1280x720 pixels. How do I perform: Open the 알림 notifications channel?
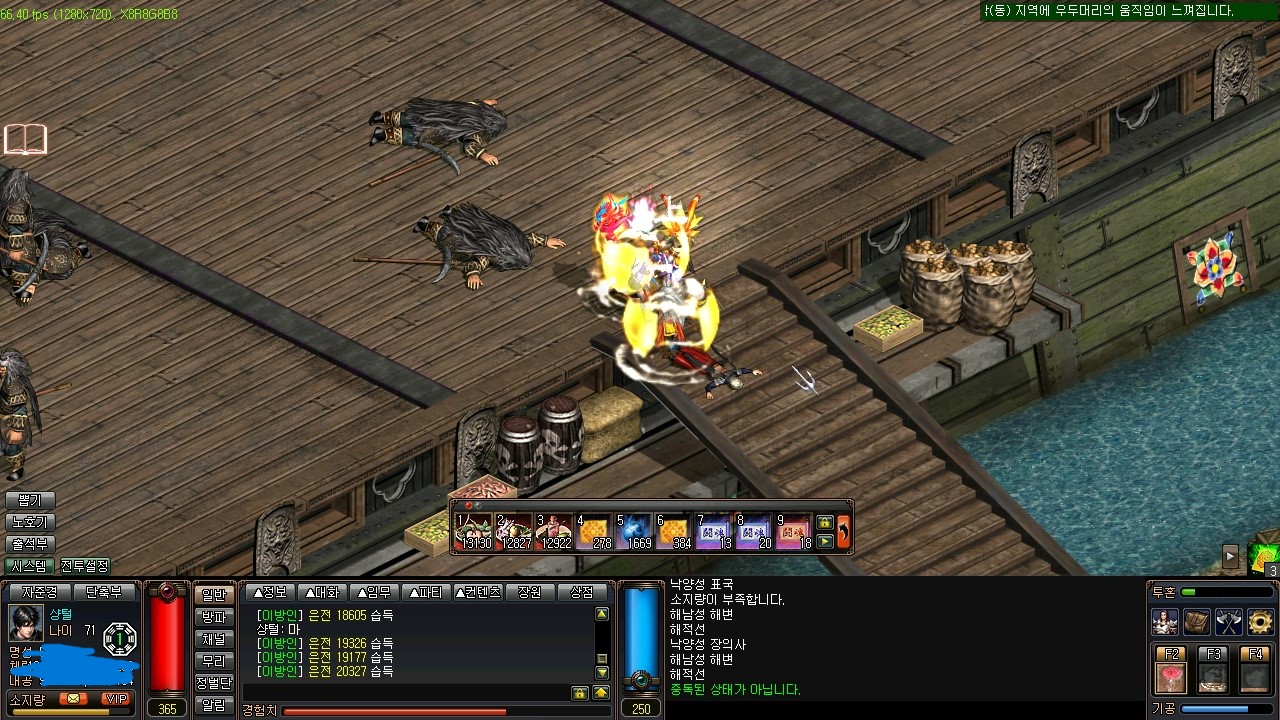click(214, 705)
